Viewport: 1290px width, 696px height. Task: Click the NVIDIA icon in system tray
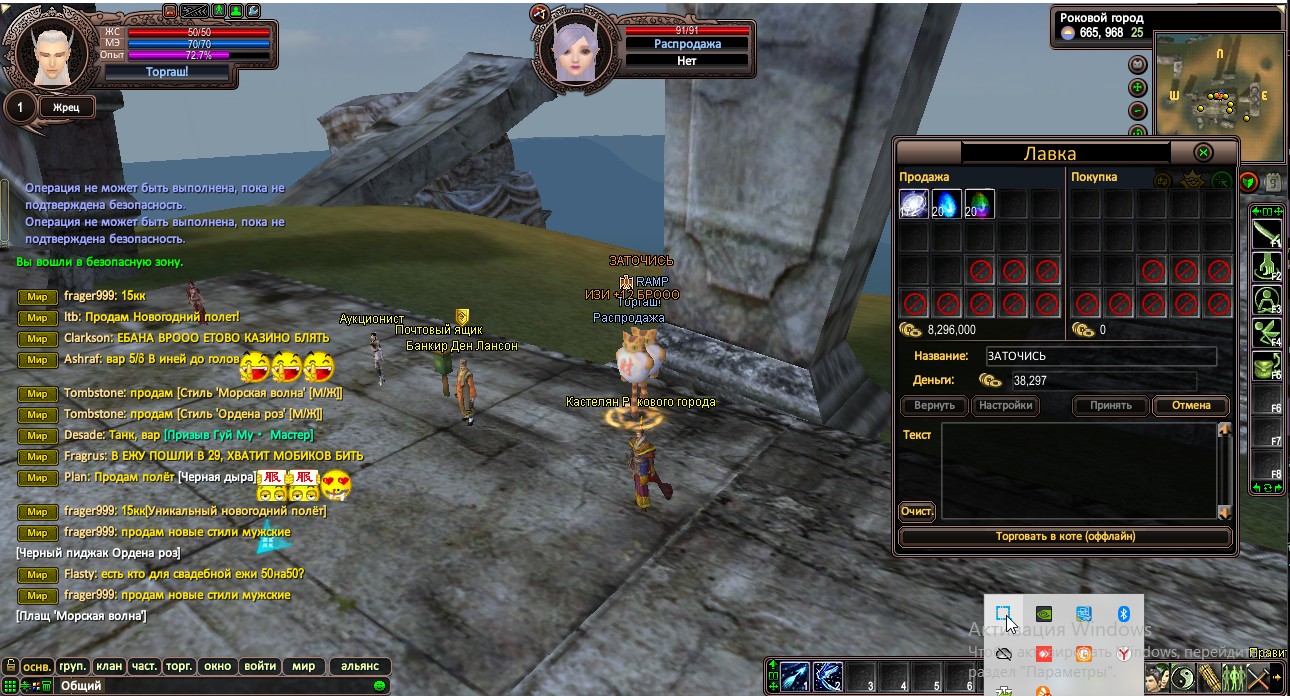click(x=1044, y=614)
